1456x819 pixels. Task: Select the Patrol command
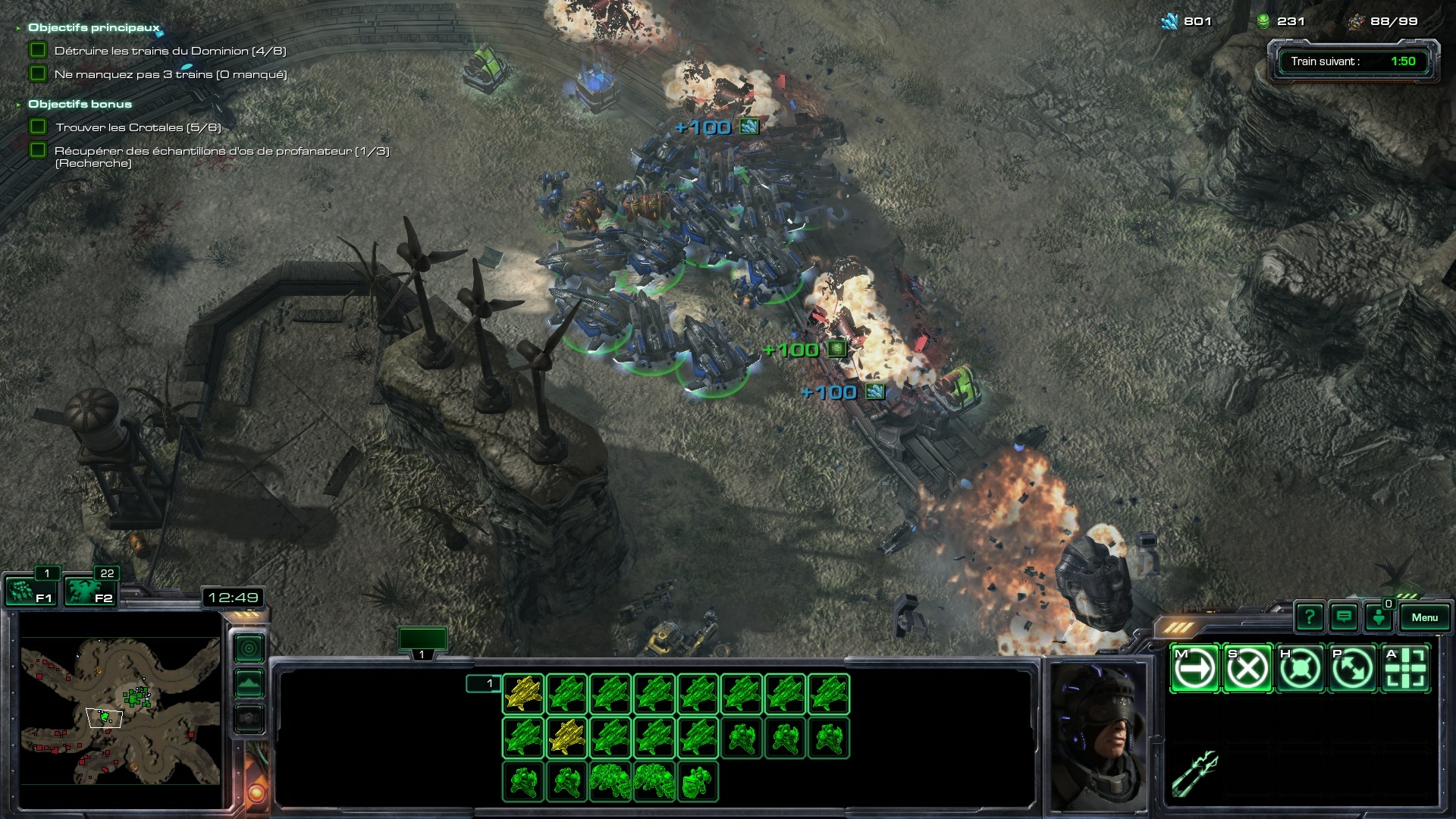click(x=1353, y=669)
